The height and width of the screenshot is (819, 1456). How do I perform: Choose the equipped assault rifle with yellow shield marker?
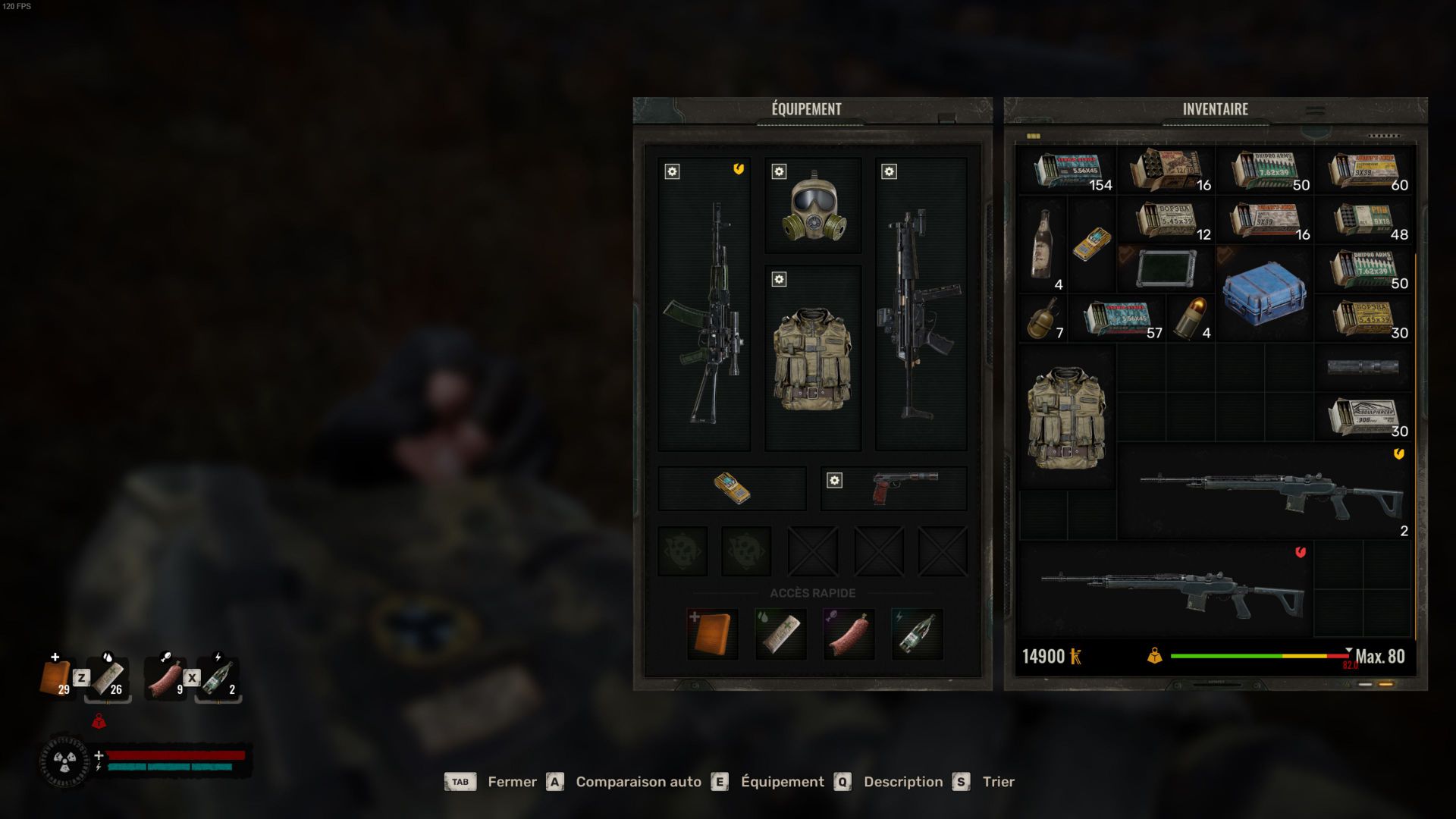click(x=704, y=305)
